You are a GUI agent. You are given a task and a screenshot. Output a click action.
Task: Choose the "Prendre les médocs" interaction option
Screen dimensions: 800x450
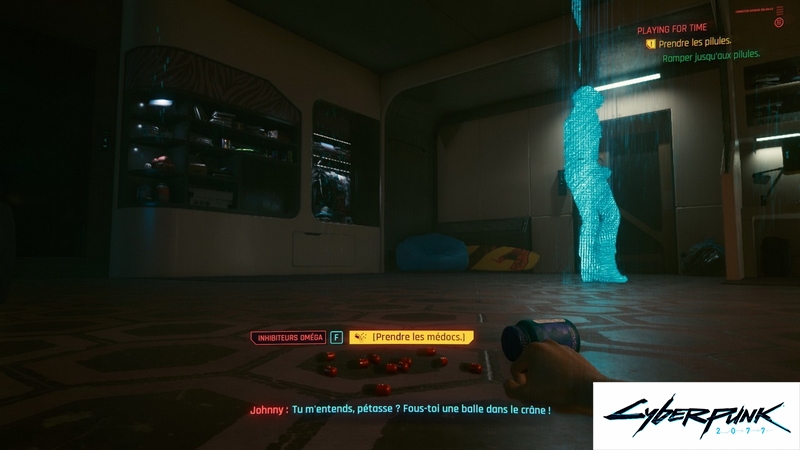click(x=411, y=338)
